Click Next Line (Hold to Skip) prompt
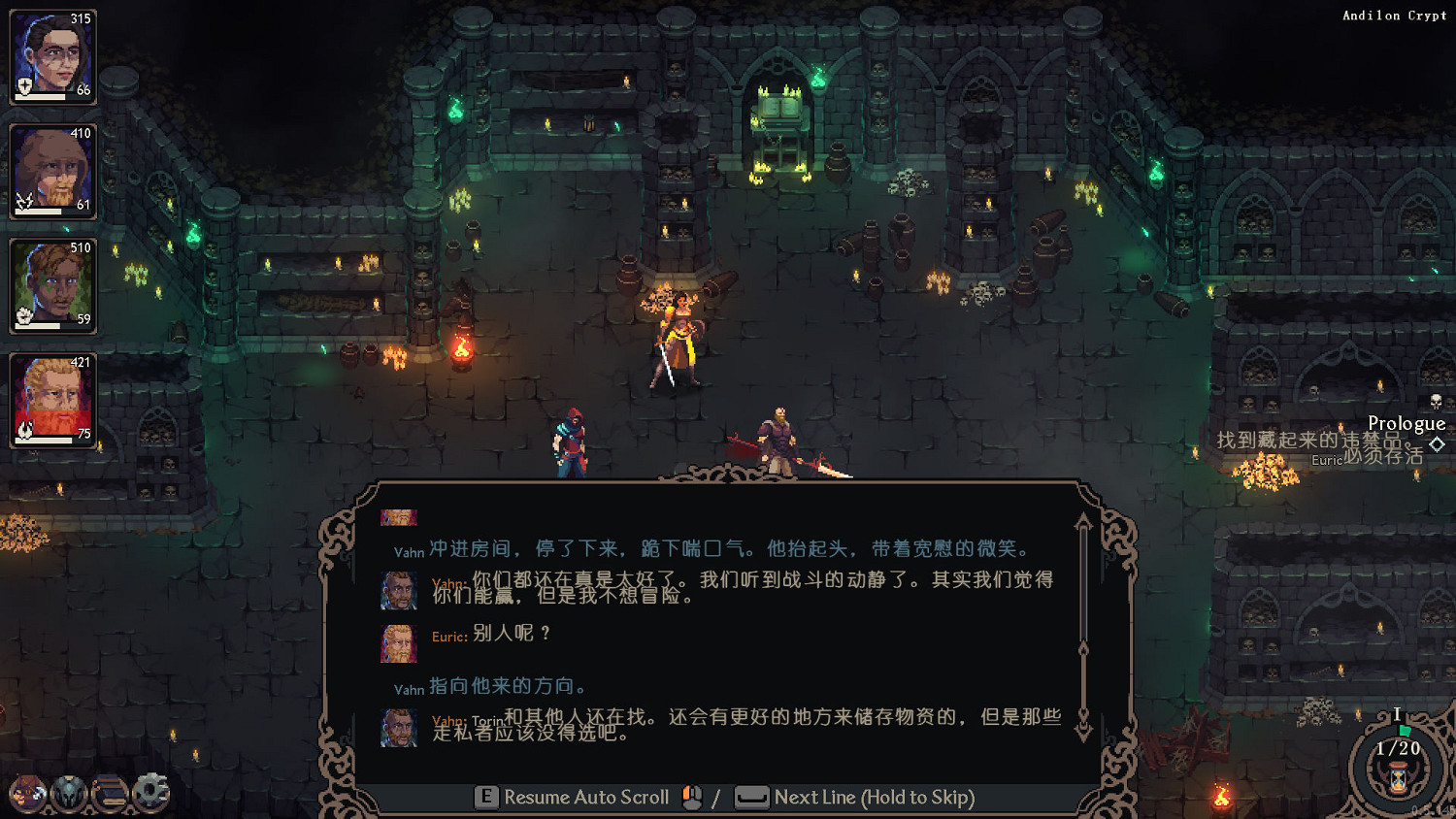 coord(875,798)
